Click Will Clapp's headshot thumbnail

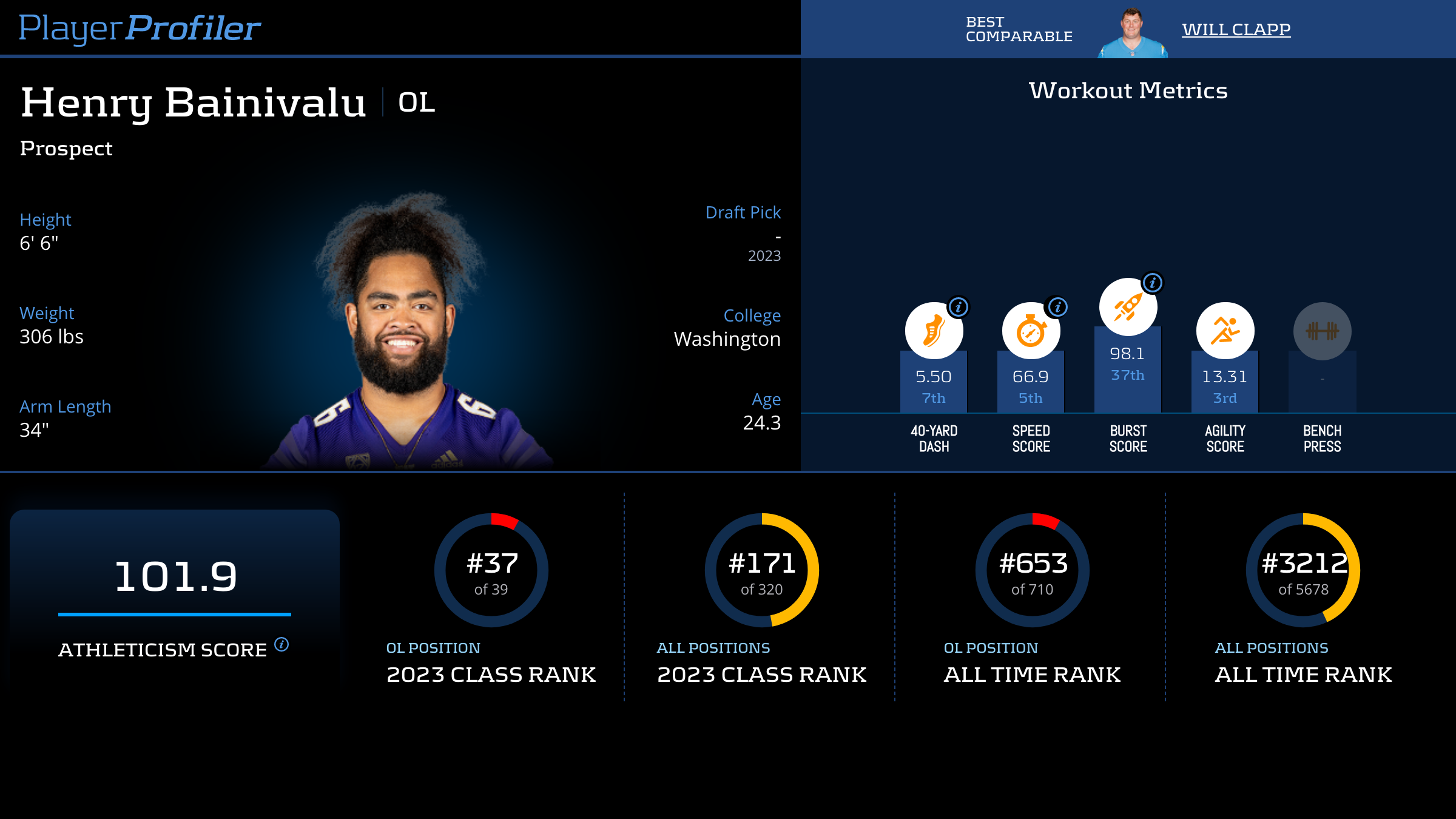coord(1132,33)
